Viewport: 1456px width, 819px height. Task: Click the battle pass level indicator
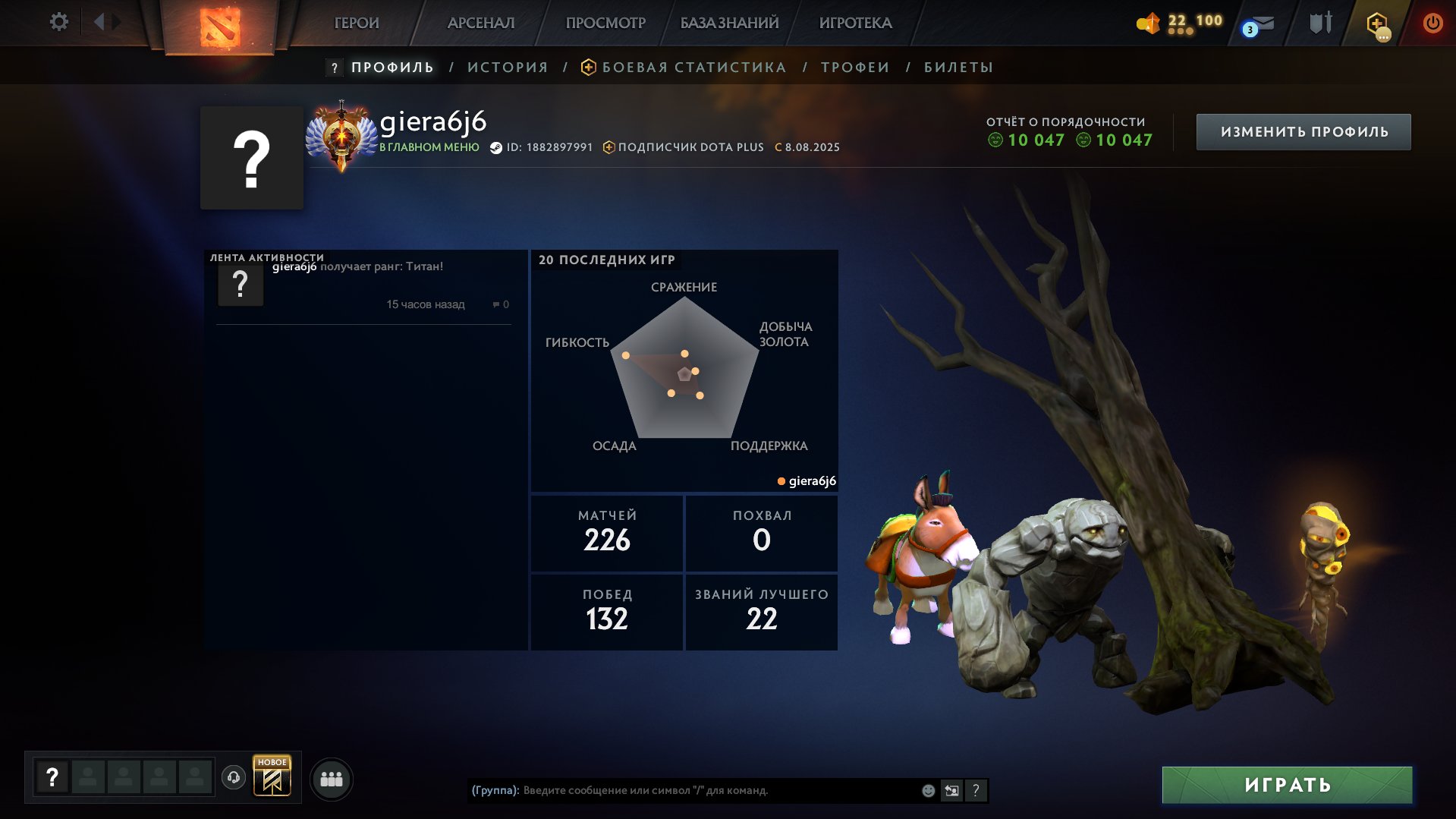(1179, 21)
